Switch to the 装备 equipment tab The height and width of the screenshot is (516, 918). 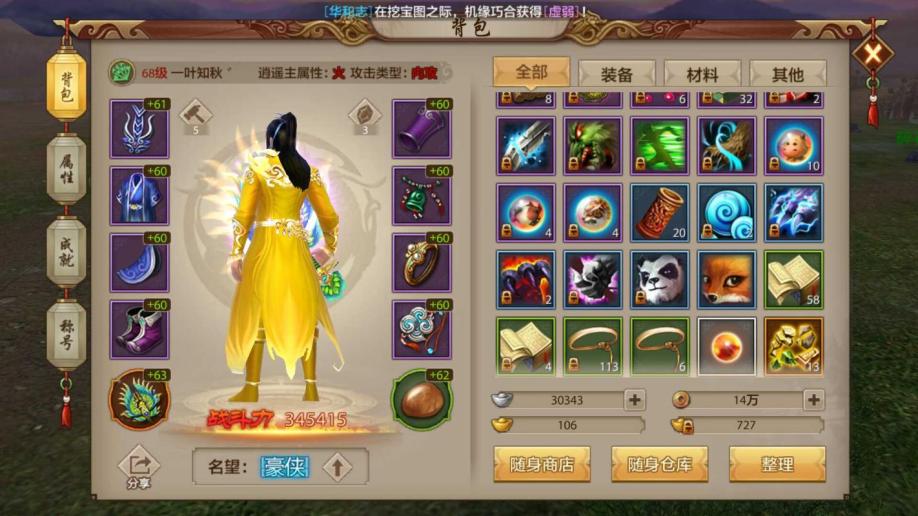[x=616, y=74]
